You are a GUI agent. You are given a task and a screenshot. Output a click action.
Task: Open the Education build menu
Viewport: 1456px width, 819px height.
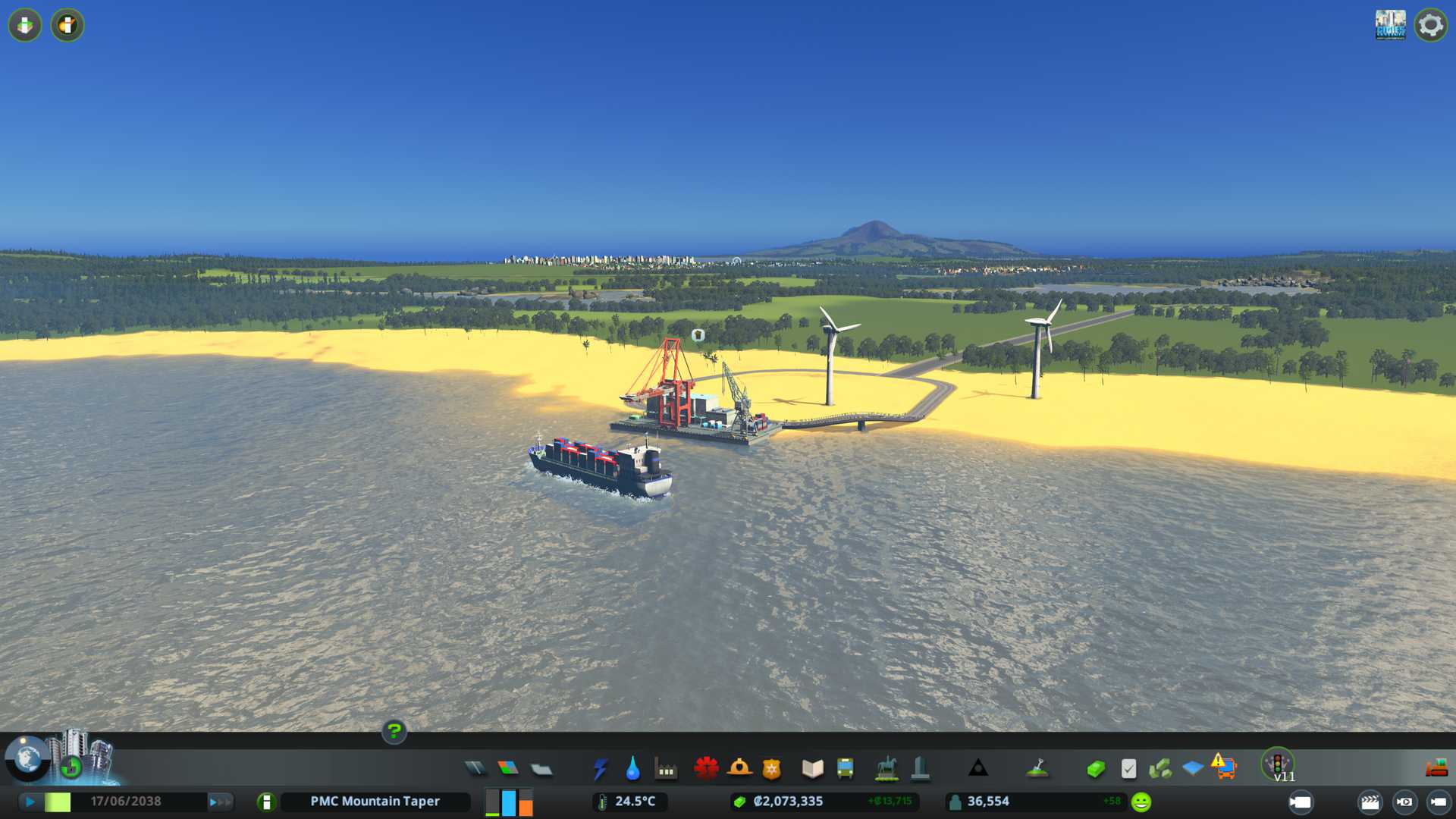point(812,769)
